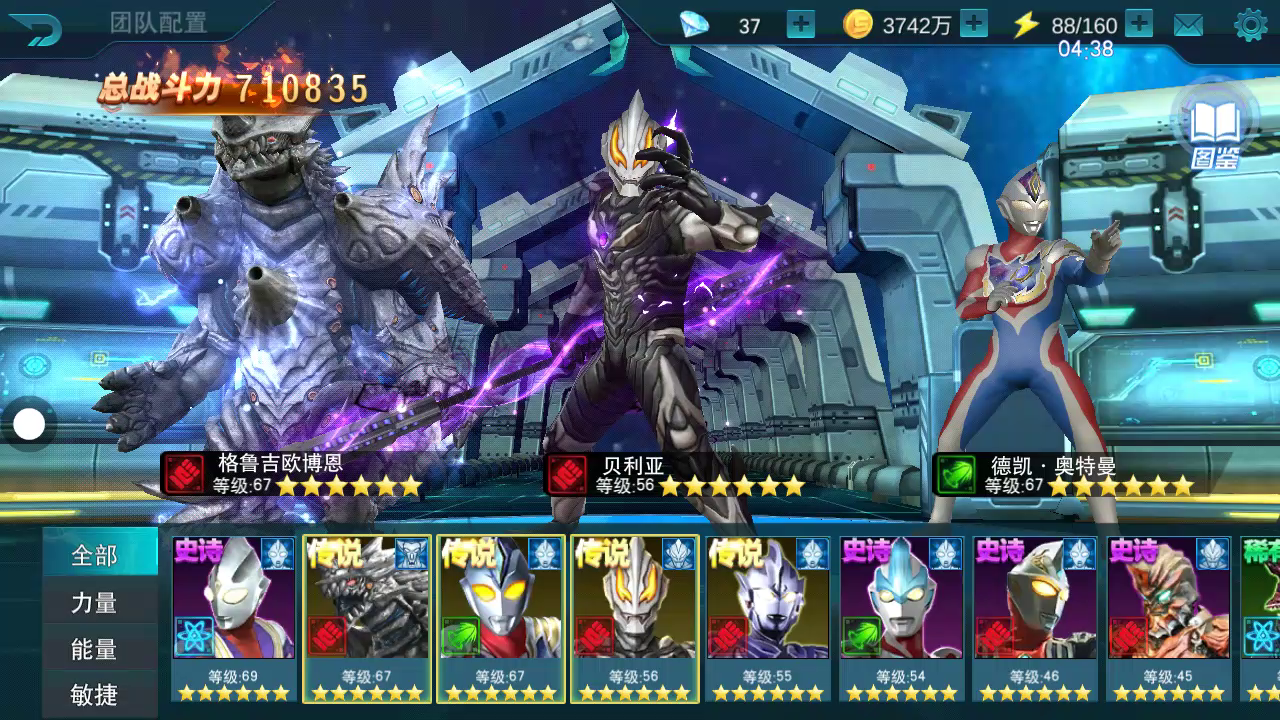Filter heroes by 能量 type
The height and width of the screenshot is (720, 1280).
[x=95, y=649]
